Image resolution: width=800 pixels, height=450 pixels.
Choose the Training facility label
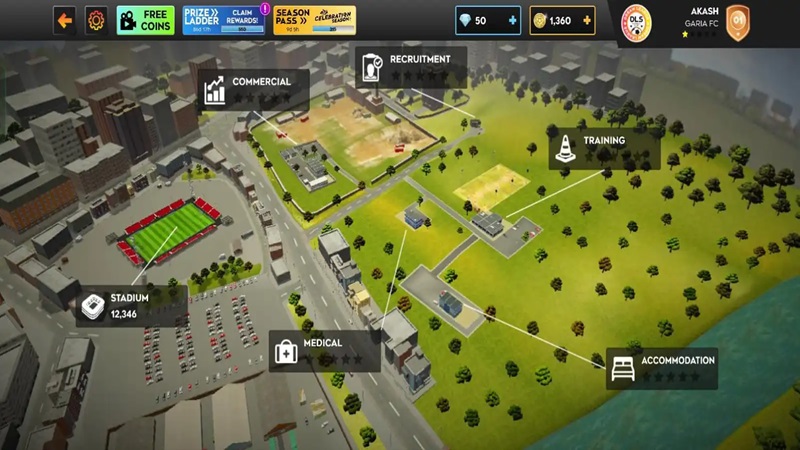(x=603, y=148)
